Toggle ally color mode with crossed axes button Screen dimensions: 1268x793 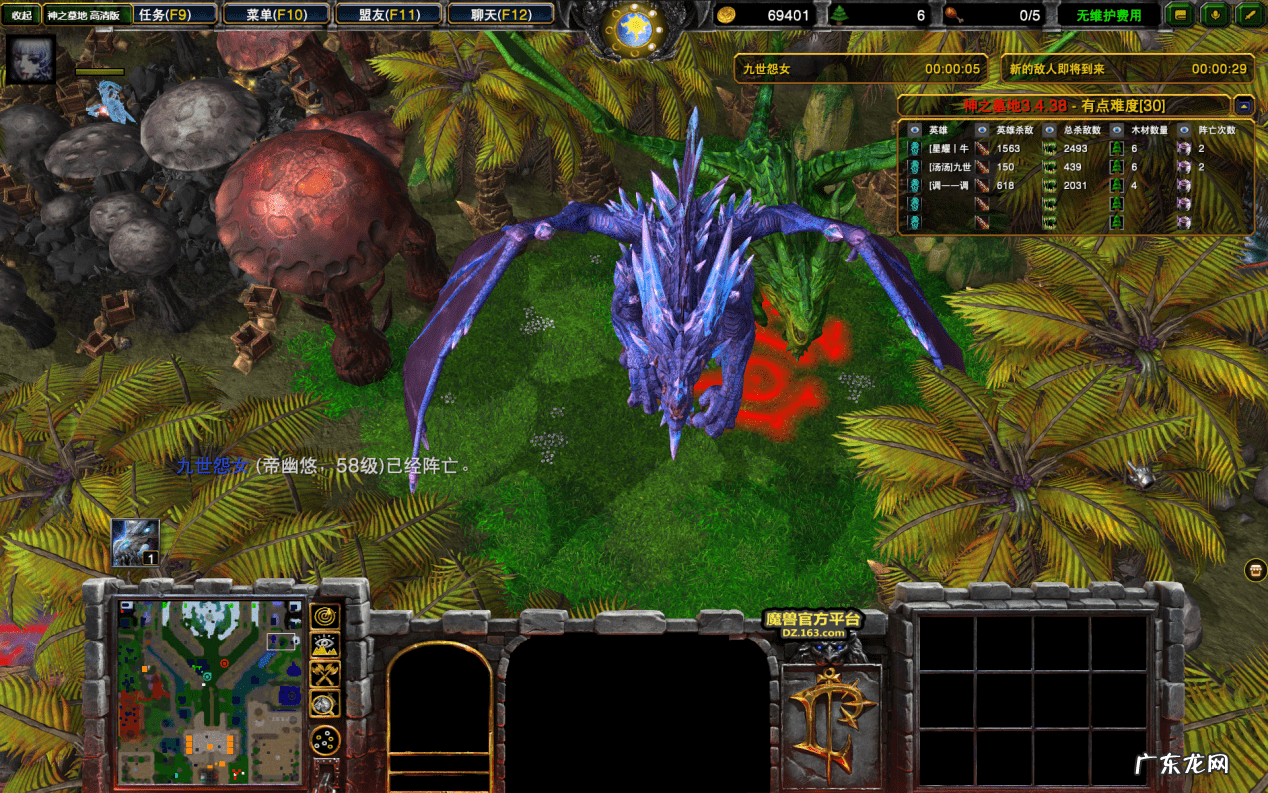point(325,675)
